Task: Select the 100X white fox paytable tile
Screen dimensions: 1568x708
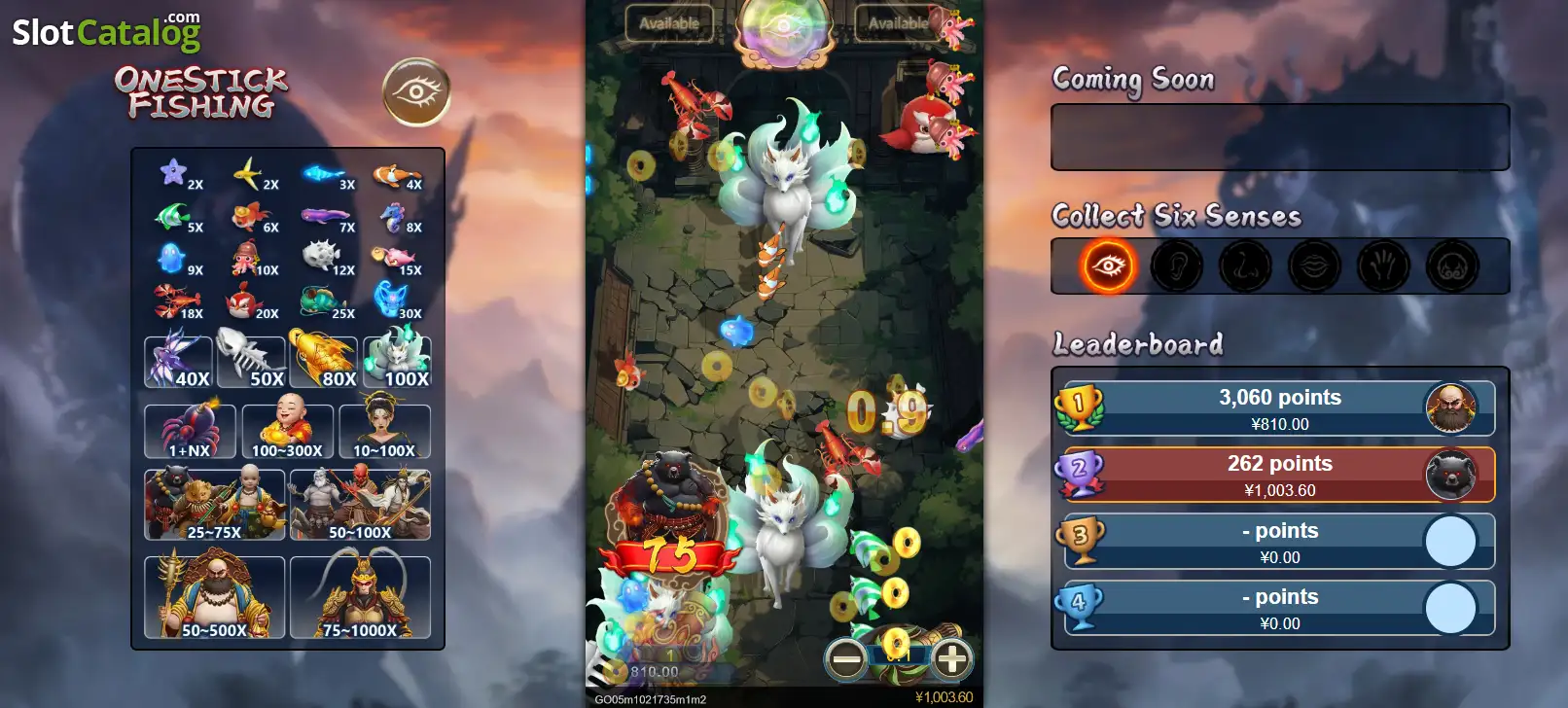Action: (396, 361)
